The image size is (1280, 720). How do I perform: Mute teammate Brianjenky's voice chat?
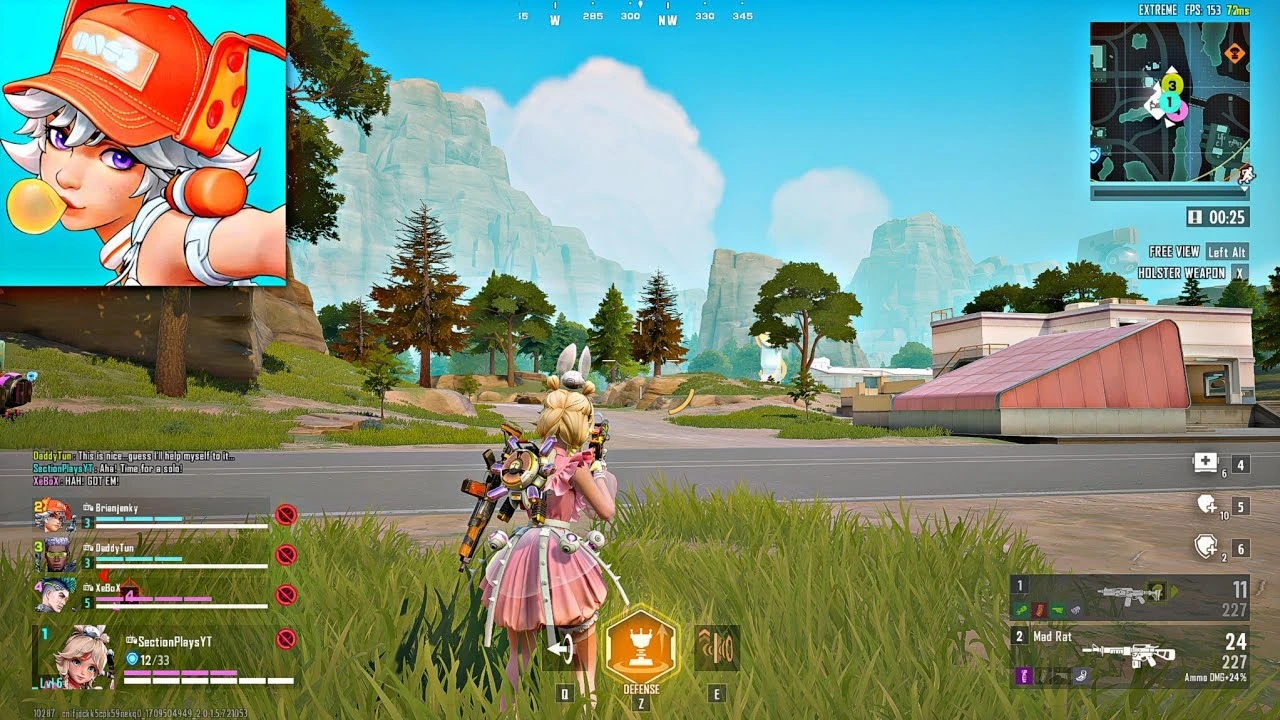coord(283,512)
